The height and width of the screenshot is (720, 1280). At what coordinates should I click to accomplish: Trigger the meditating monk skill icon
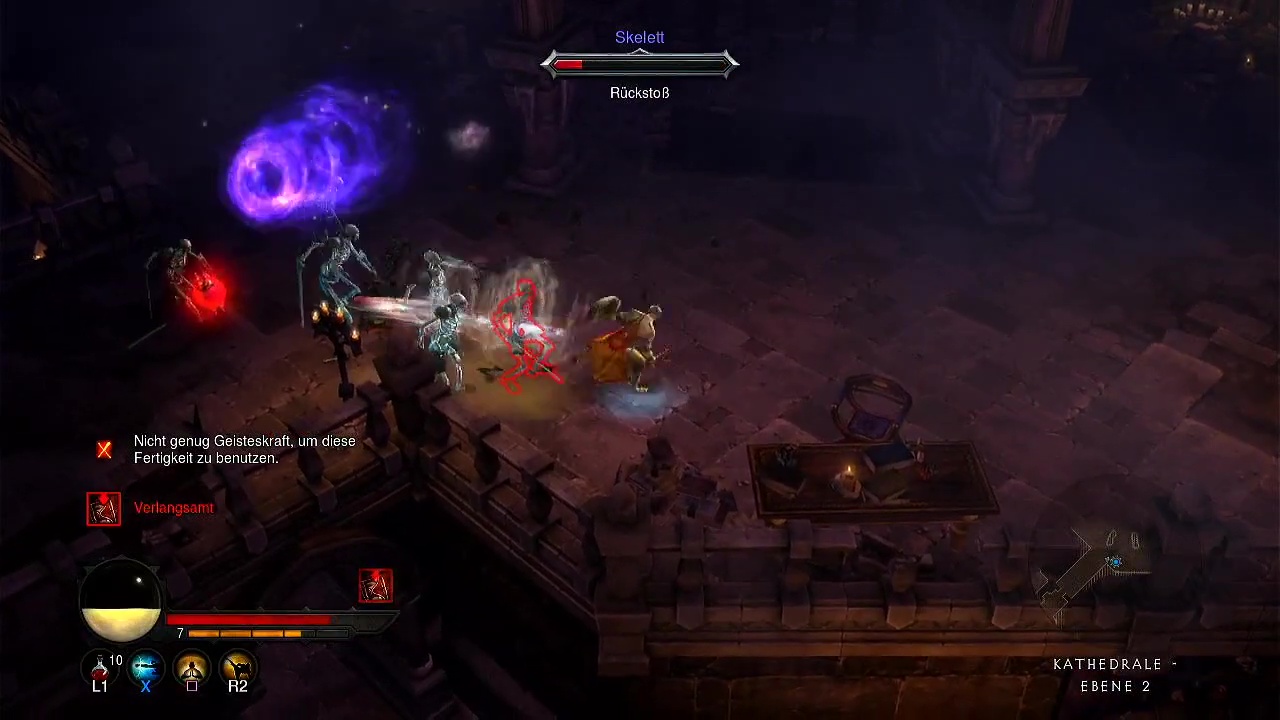[x=192, y=667]
